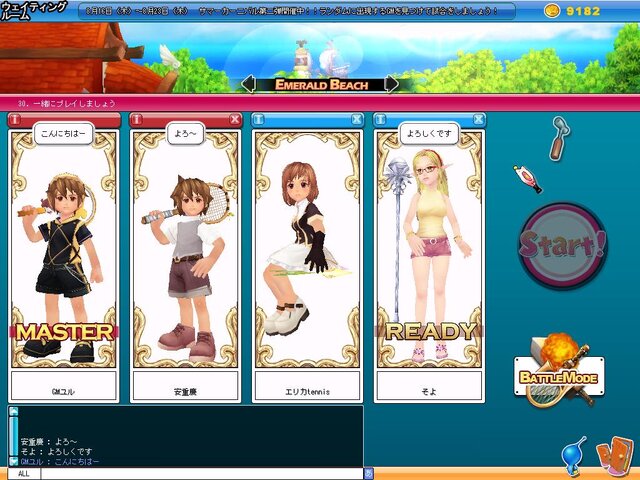
Task: Select エリカtennis's player card
Action: pyautogui.click(x=307, y=250)
